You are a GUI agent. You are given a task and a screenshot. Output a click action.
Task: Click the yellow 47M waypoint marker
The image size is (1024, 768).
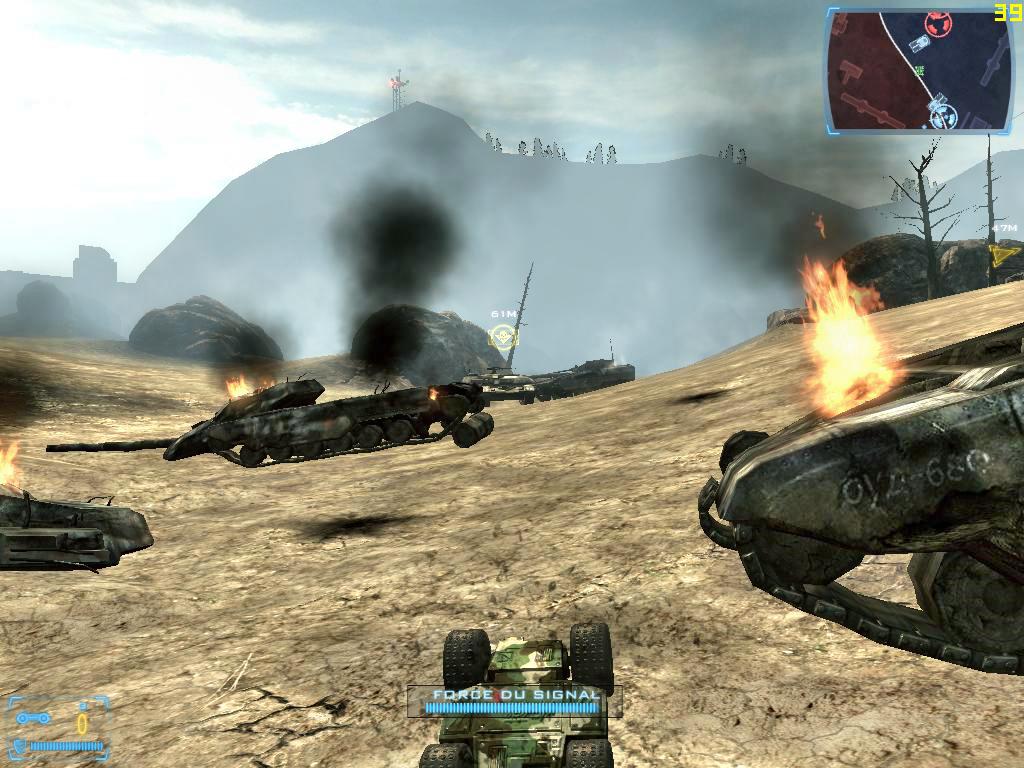click(1003, 255)
